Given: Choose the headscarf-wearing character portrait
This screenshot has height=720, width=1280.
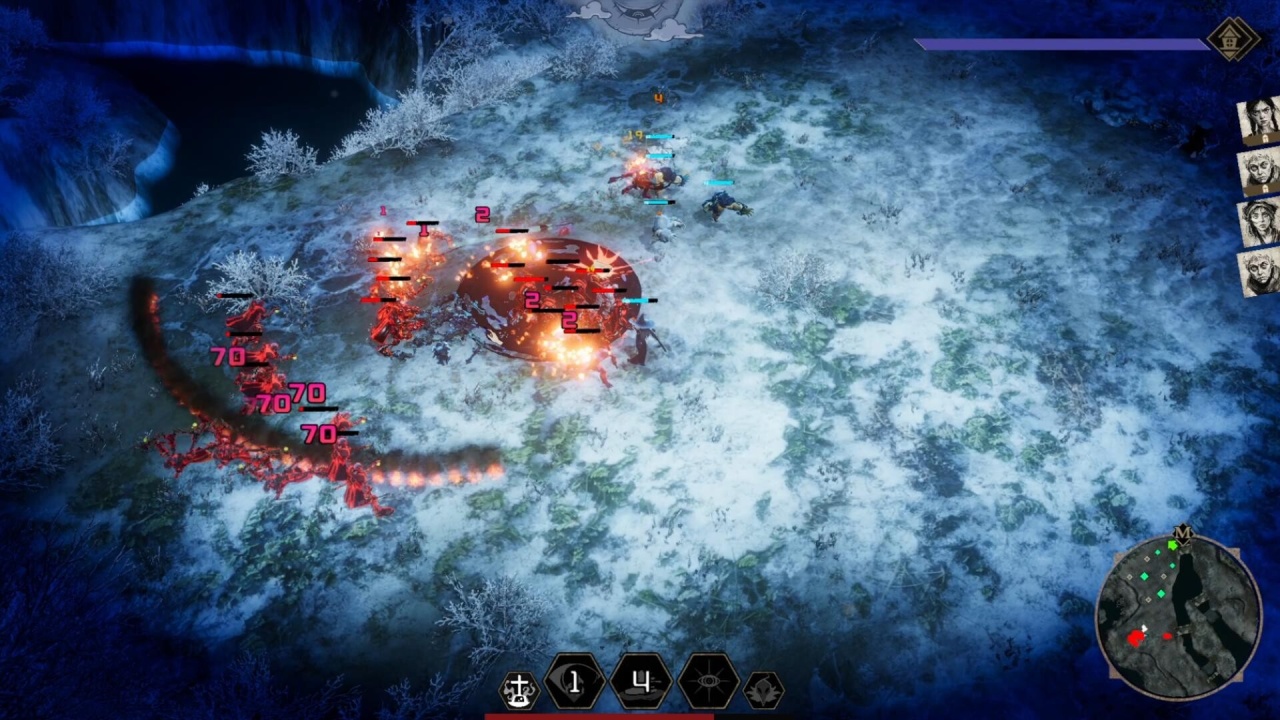Looking at the screenshot, I should pyautogui.click(x=1259, y=222).
